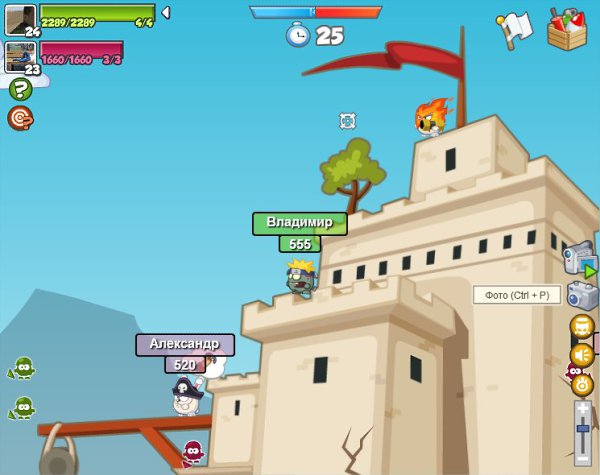Collapse the team health panel arrow

click(165, 12)
